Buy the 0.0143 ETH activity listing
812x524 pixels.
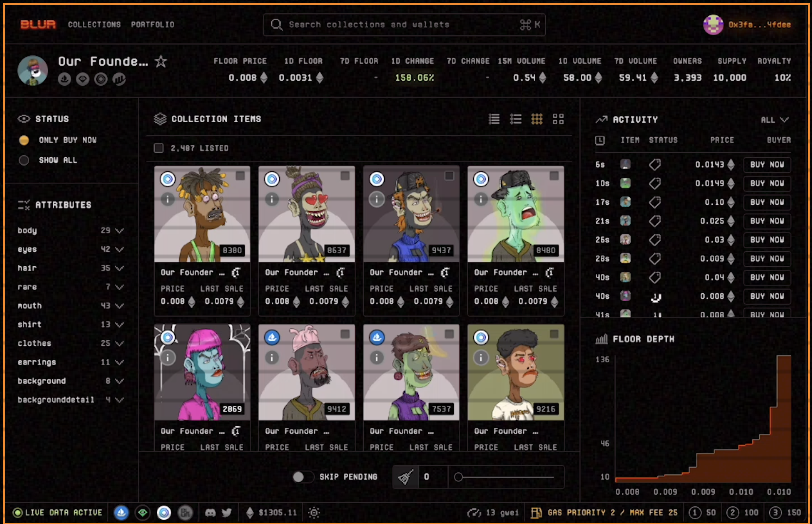coord(767,165)
